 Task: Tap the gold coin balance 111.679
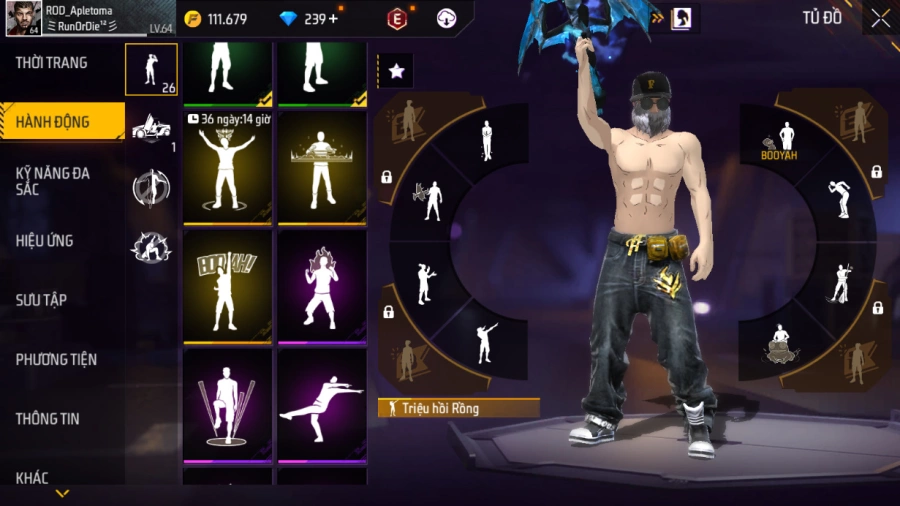click(216, 19)
